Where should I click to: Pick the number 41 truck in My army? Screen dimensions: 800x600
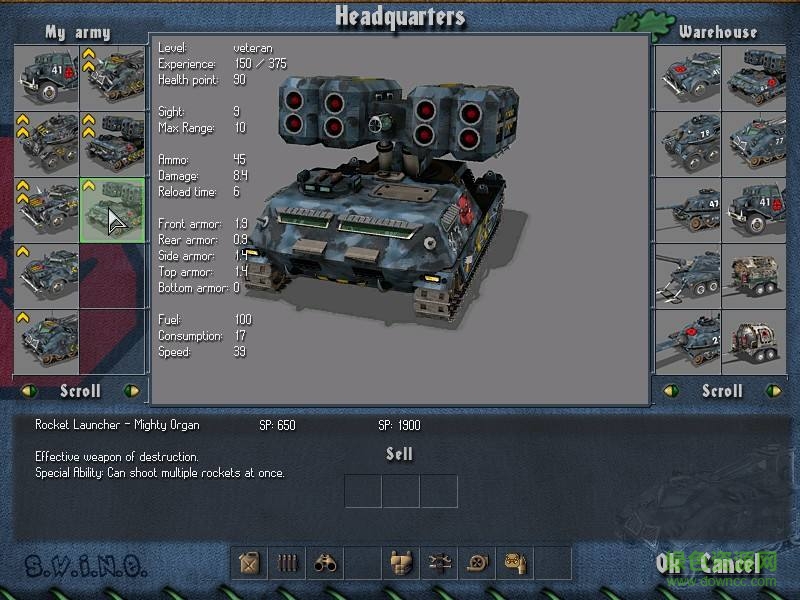click(46, 77)
